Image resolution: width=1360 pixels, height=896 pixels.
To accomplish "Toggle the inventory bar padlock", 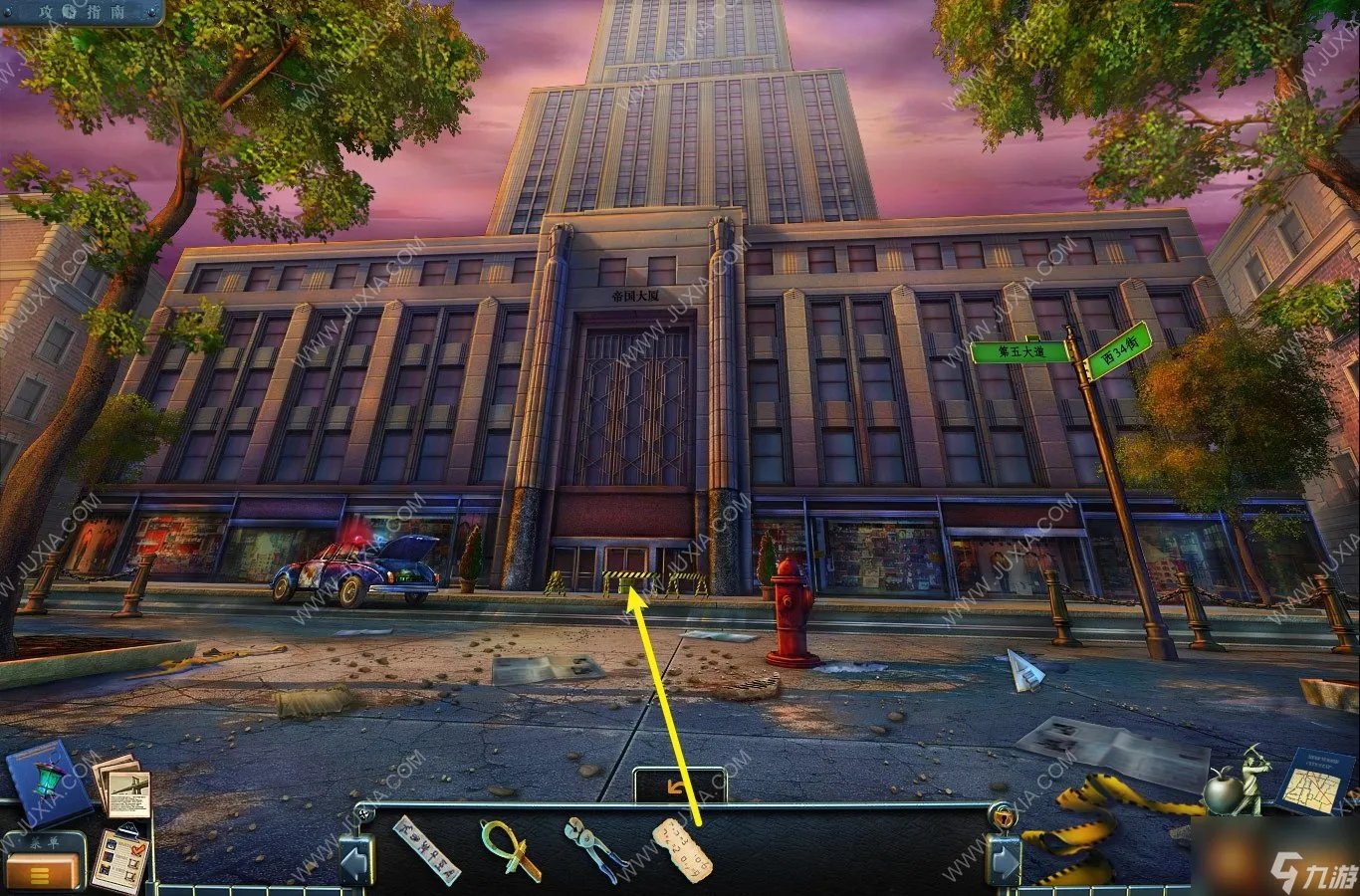I will [1004, 818].
